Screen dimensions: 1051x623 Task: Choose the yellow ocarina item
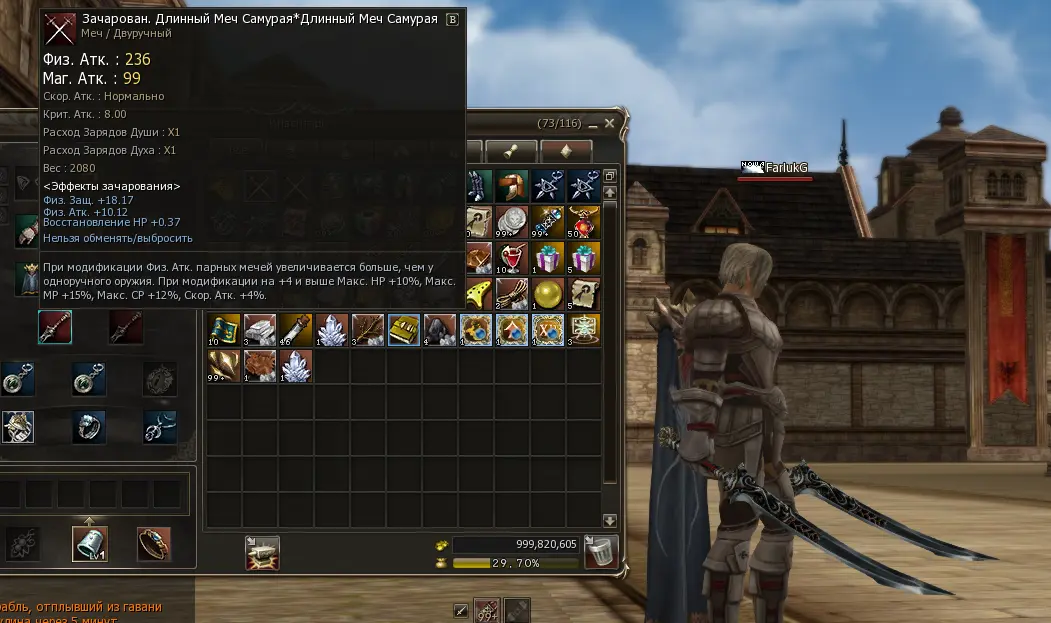click(477, 293)
